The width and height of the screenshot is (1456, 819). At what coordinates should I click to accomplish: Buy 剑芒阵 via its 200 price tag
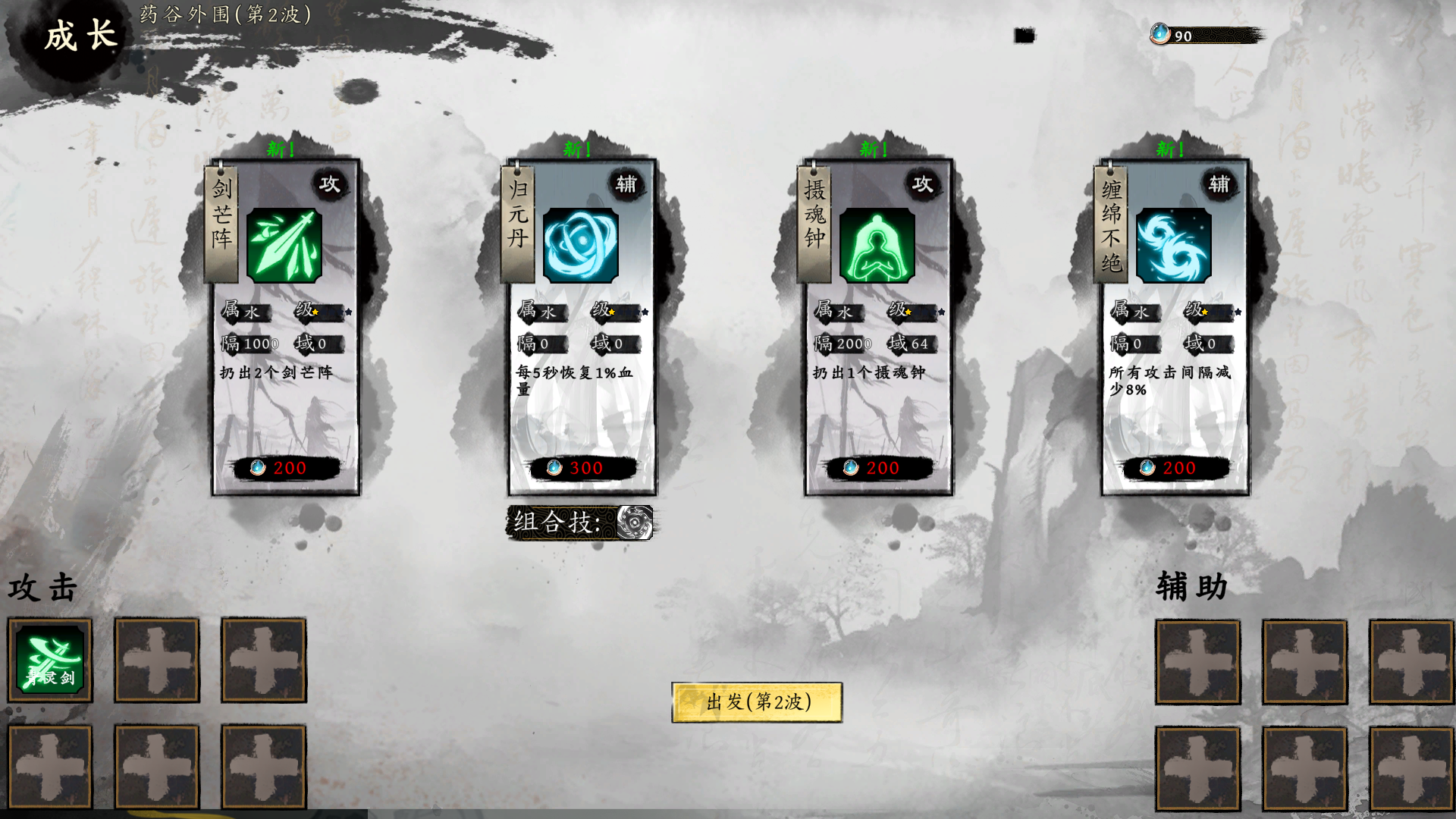[x=285, y=468]
